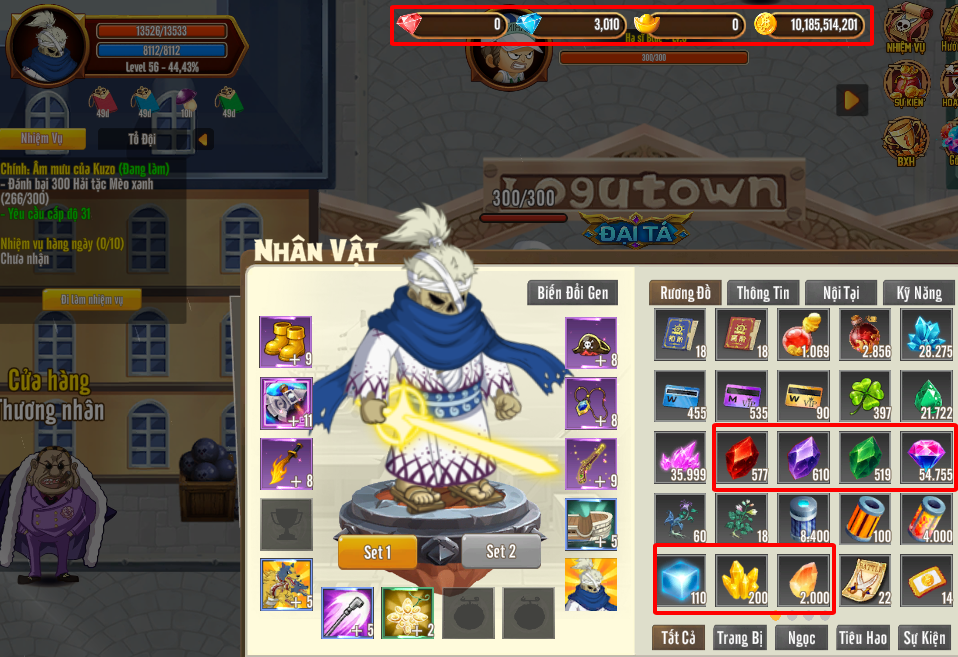Select the Rương Đồ tab
Image resolution: width=958 pixels, height=657 pixels.
tap(685, 293)
